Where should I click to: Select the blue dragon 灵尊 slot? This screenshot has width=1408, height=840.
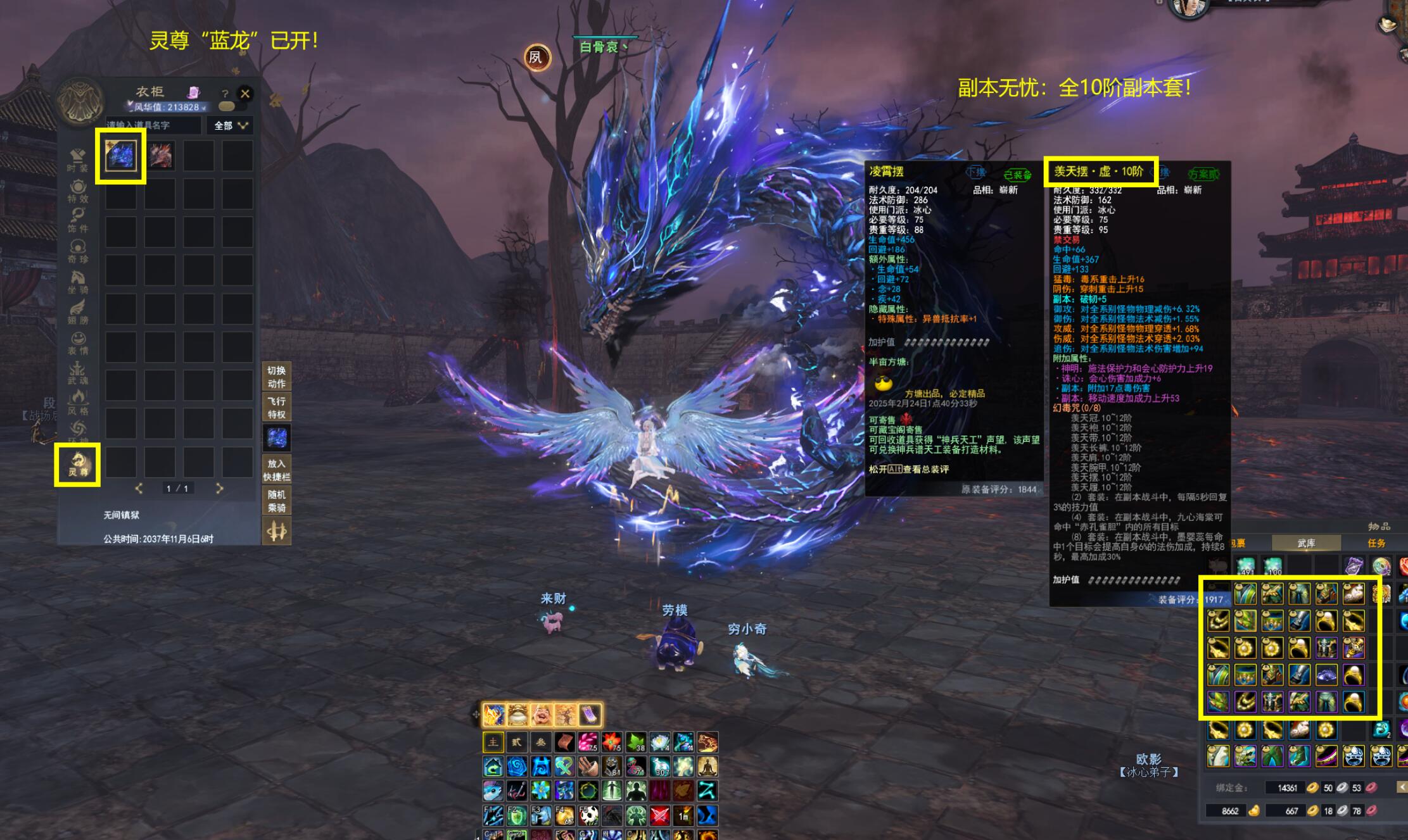coord(120,156)
